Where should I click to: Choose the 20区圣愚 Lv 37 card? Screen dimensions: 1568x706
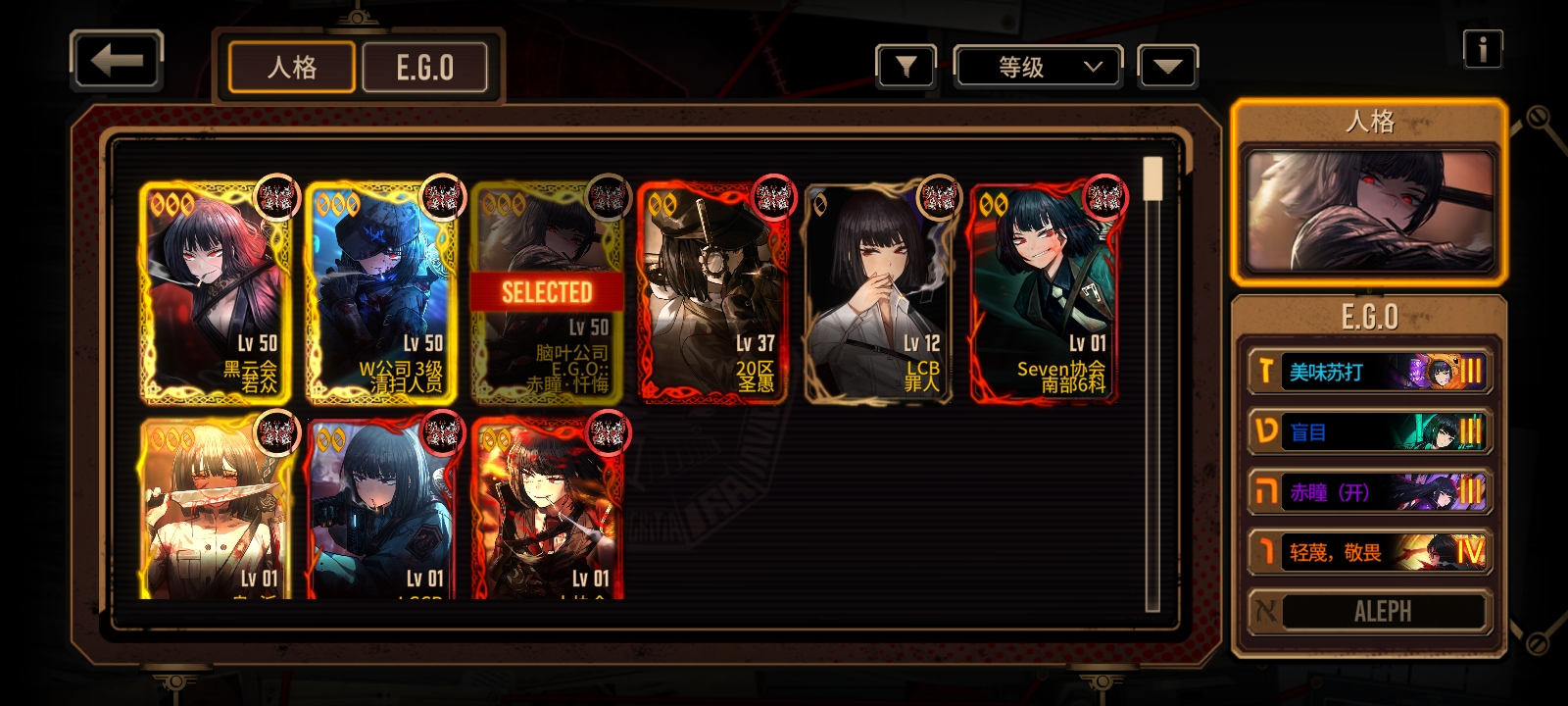(712, 291)
